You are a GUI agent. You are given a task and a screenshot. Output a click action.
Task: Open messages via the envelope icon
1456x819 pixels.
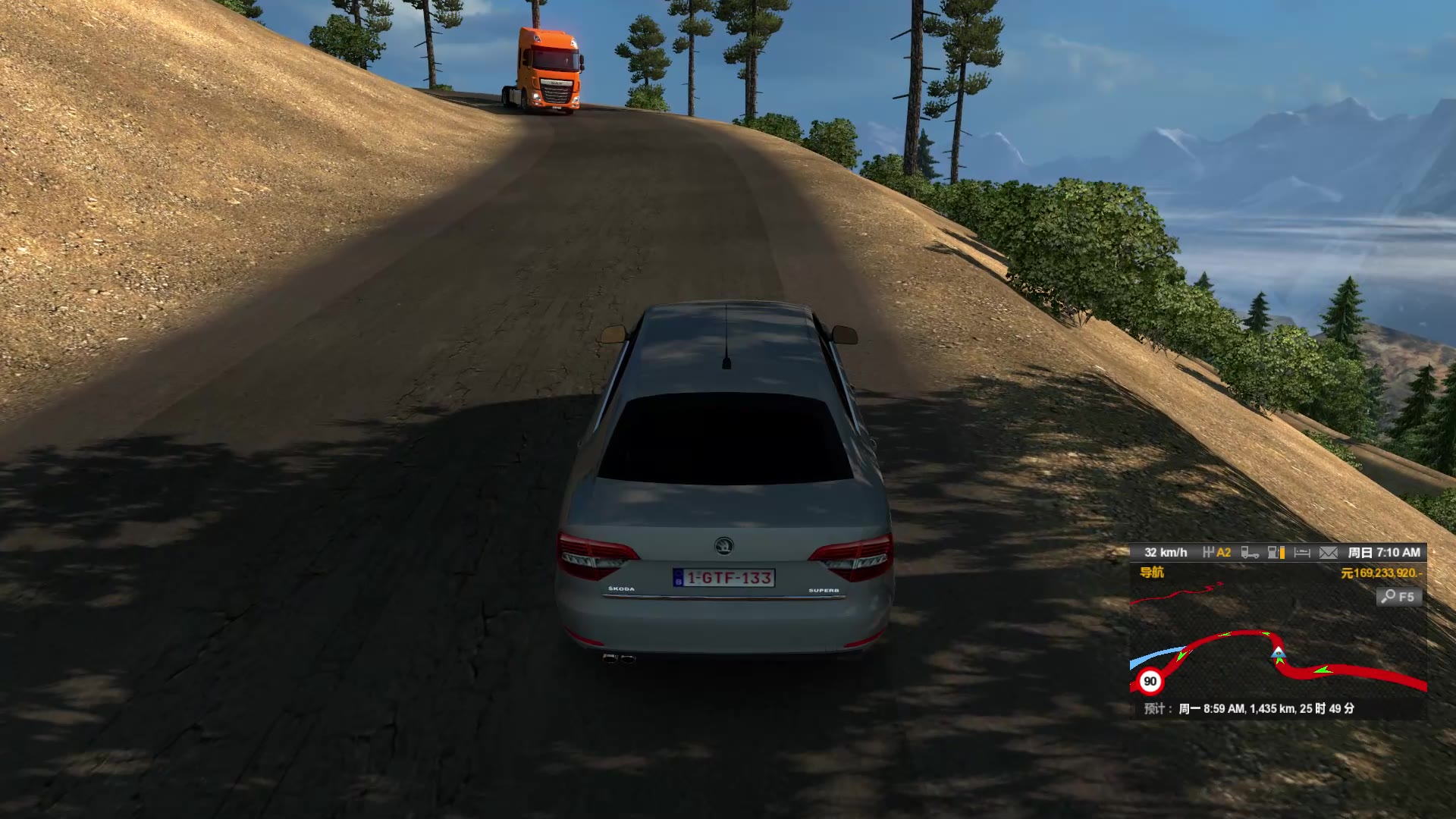[x=1329, y=553]
